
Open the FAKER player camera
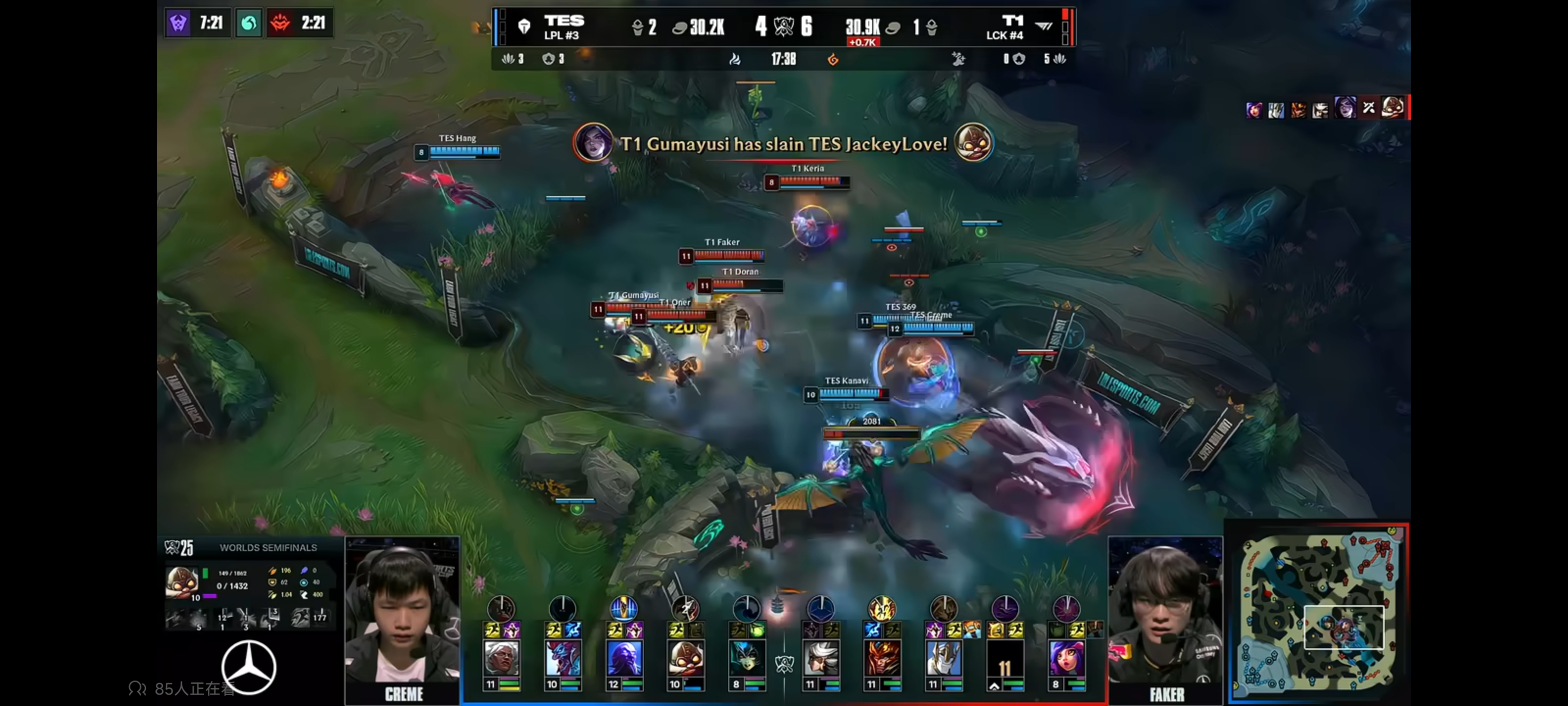pos(1165,616)
